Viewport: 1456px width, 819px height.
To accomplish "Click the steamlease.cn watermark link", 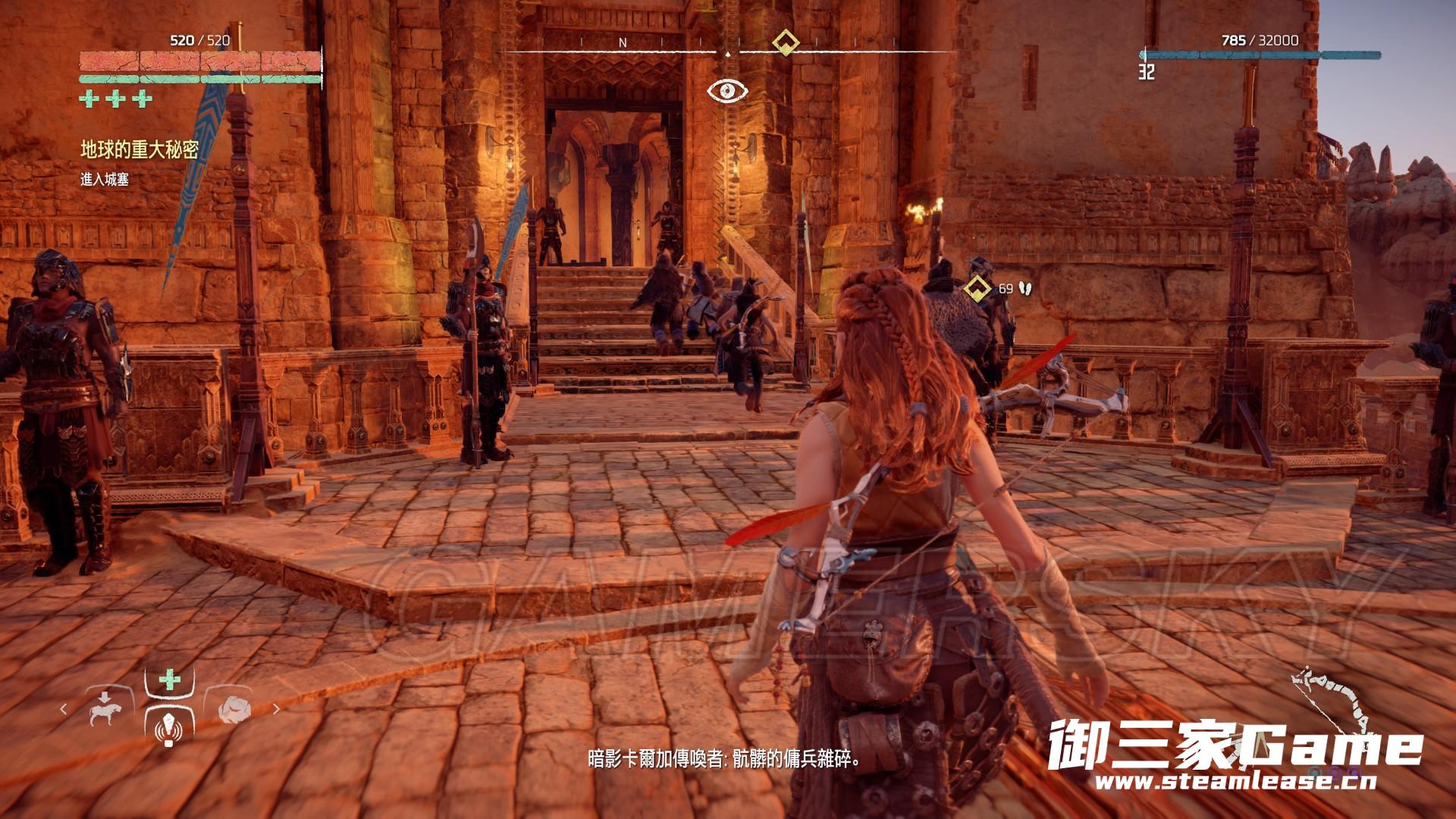I will tap(1236, 782).
